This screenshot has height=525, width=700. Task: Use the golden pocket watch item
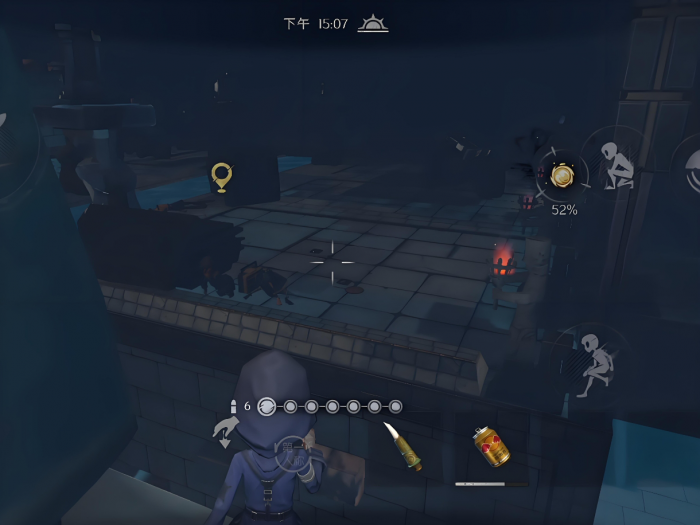(562, 176)
